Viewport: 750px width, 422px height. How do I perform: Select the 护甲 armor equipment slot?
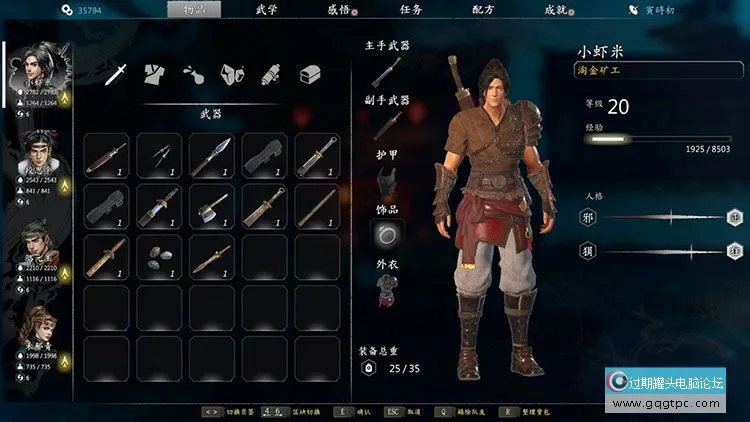click(x=386, y=180)
